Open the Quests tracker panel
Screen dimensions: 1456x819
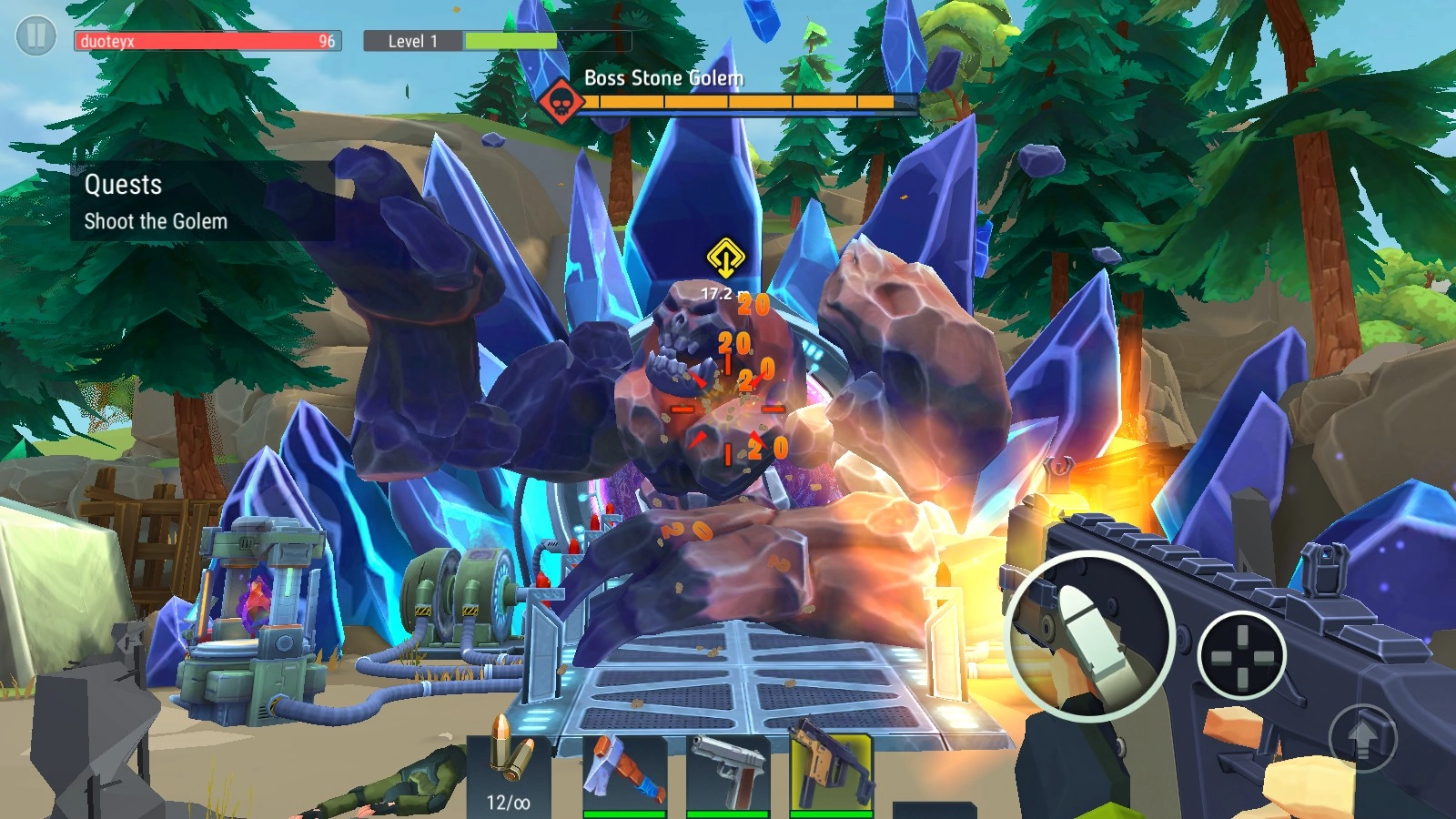point(202,201)
